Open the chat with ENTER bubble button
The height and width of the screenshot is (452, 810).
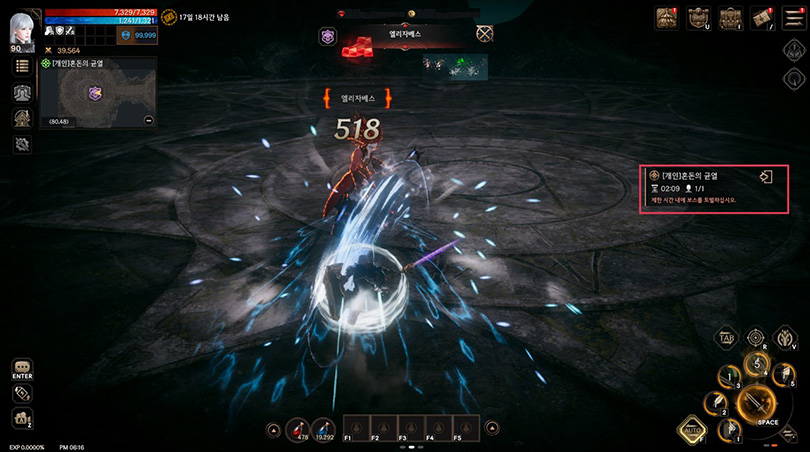pos(22,368)
